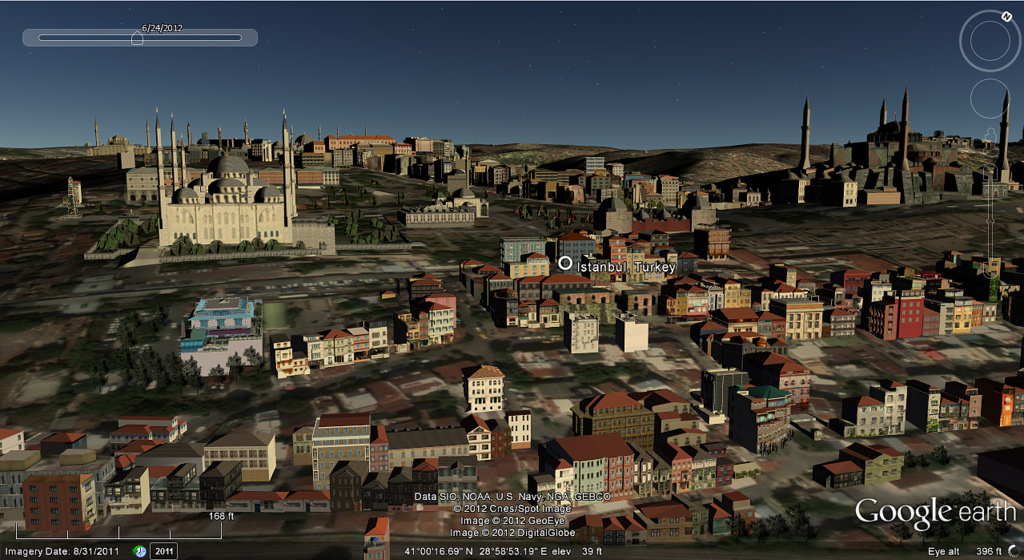Open the 2011 historical imagery button
This screenshot has width=1024, height=560.
pos(164,550)
